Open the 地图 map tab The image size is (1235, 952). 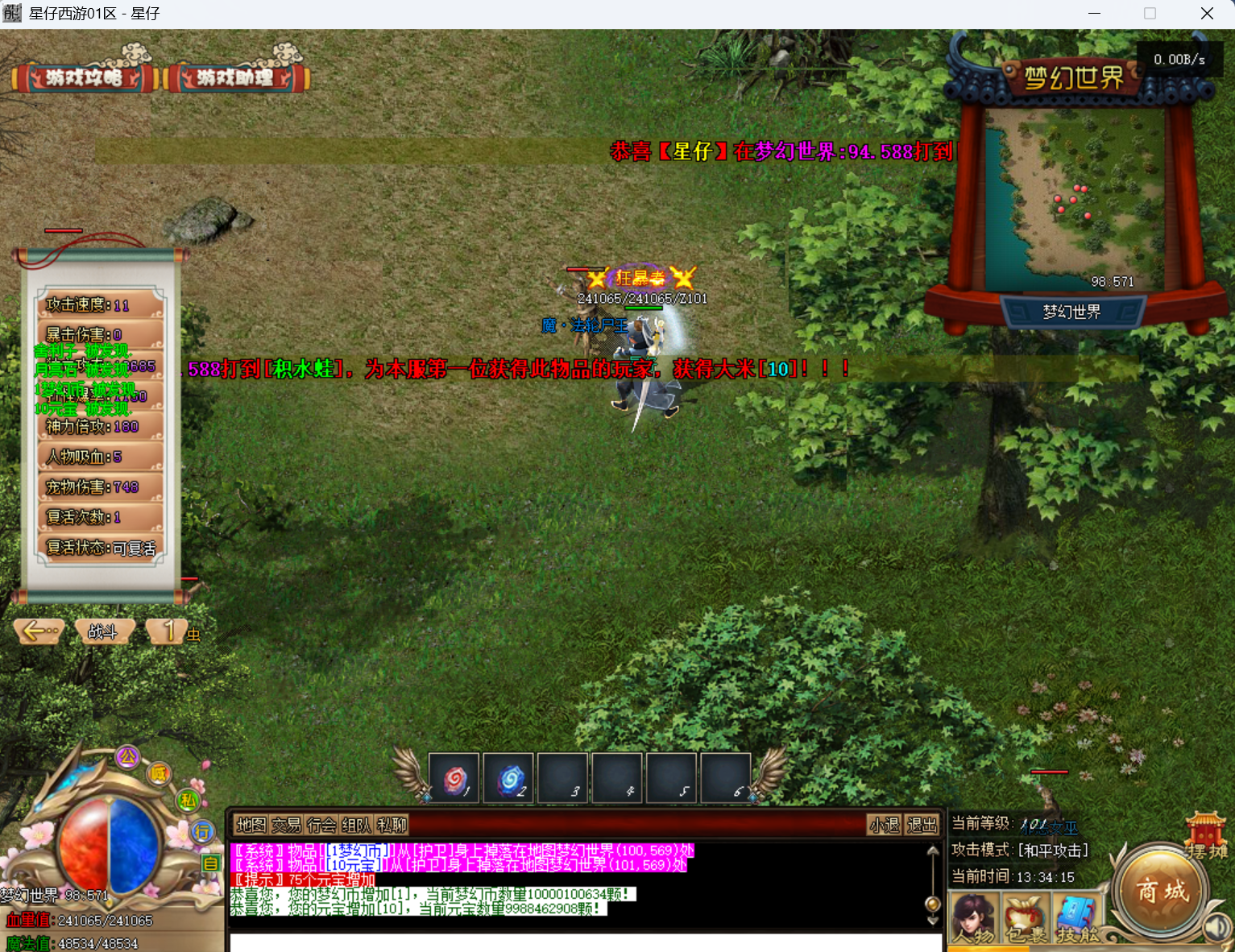251,825
